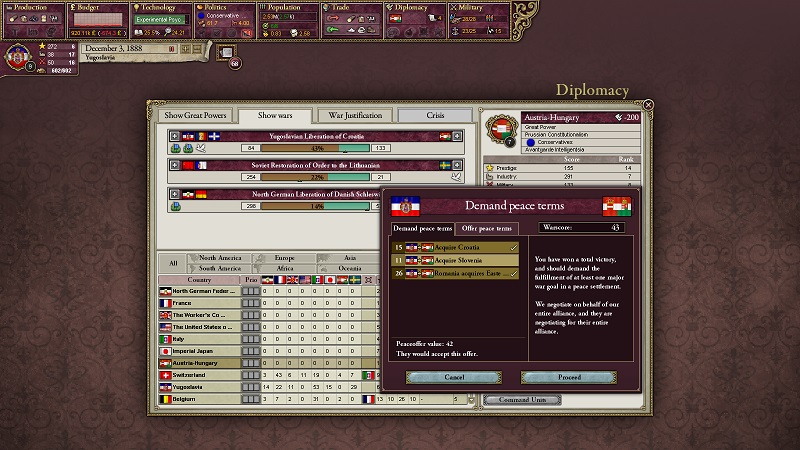
Task: Switch to the War Justification tab
Action: tap(354, 115)
